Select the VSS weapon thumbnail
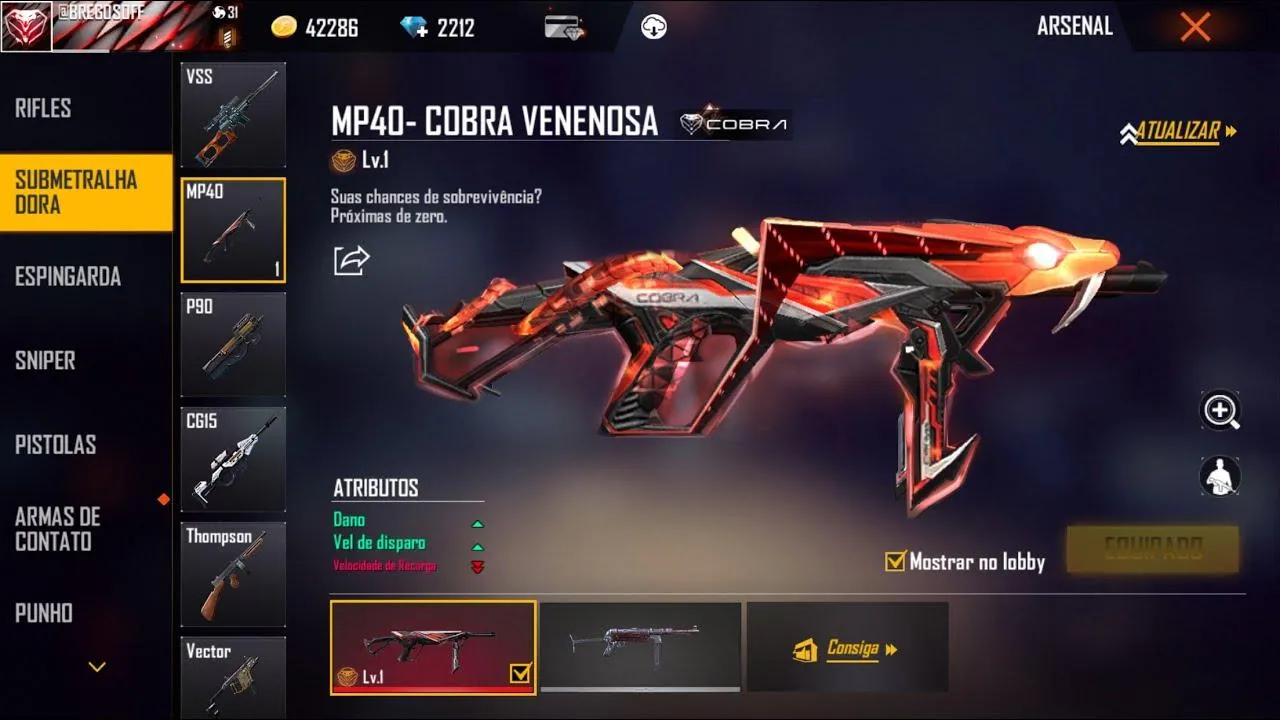 click(x=232, y=113)
